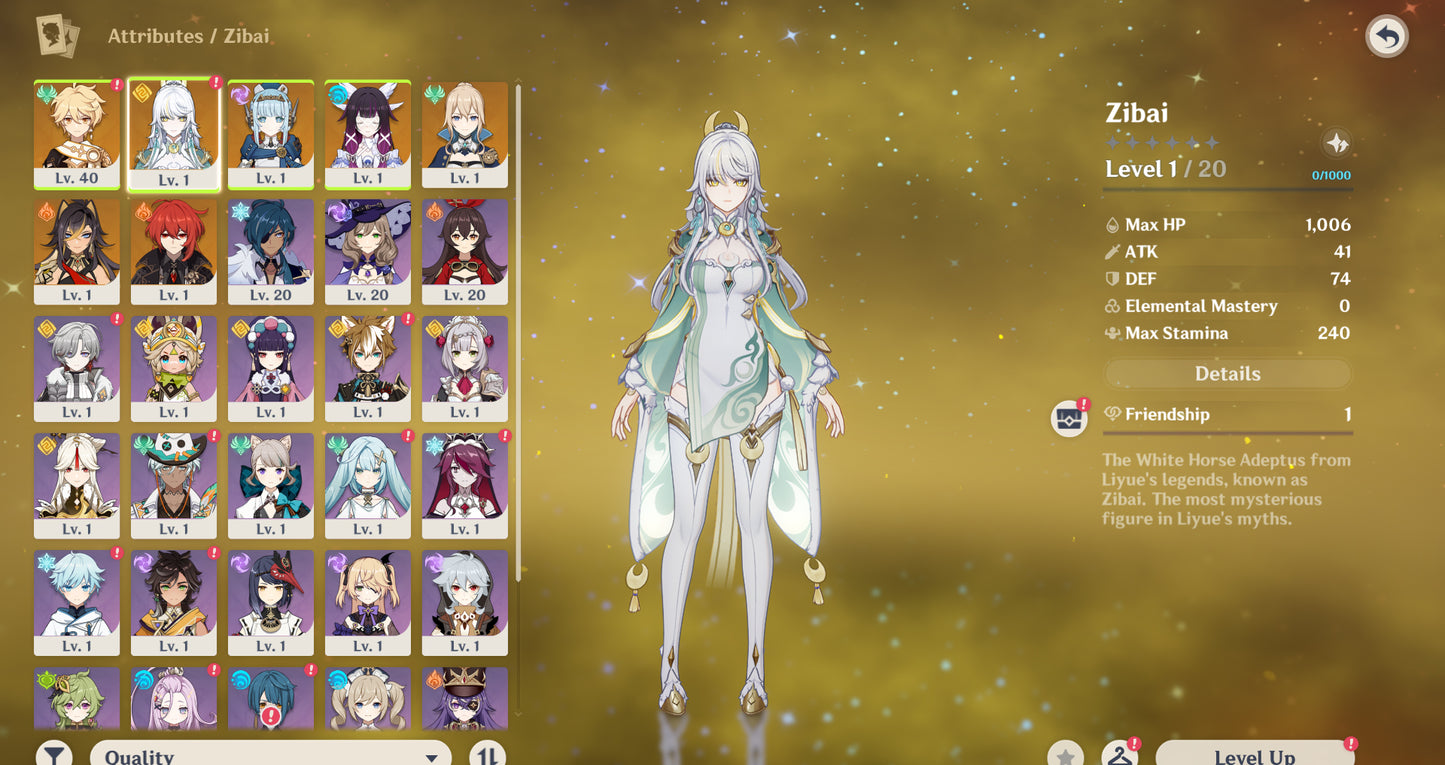The image size is (1445, 765).
Task: Open the friendship gadget icon with notification badge
Action: pos(1068,417)
